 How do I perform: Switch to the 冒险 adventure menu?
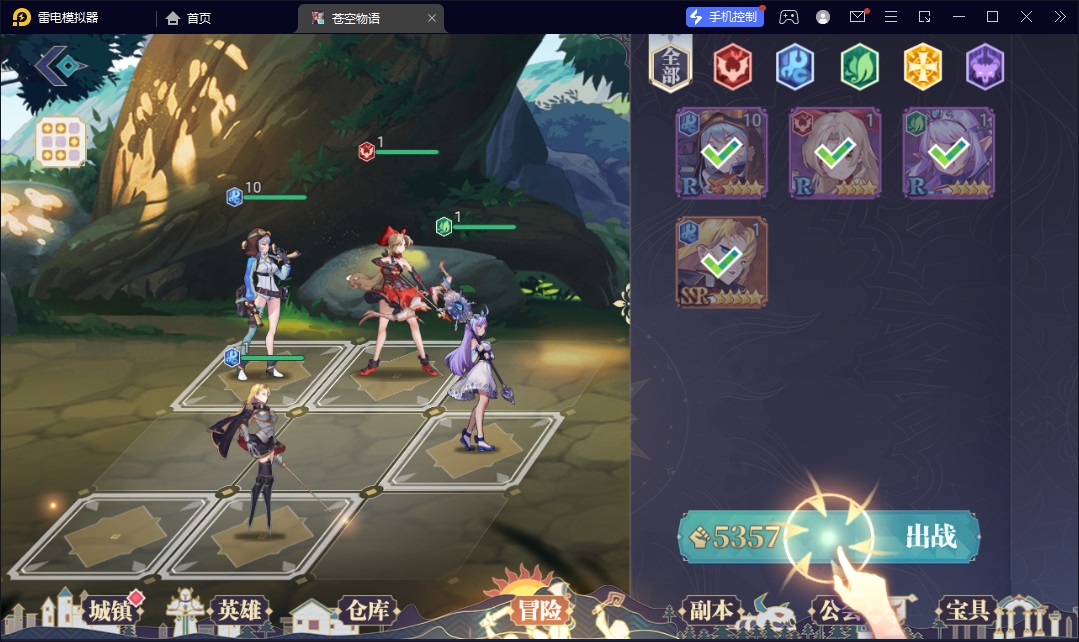(540, 610)
